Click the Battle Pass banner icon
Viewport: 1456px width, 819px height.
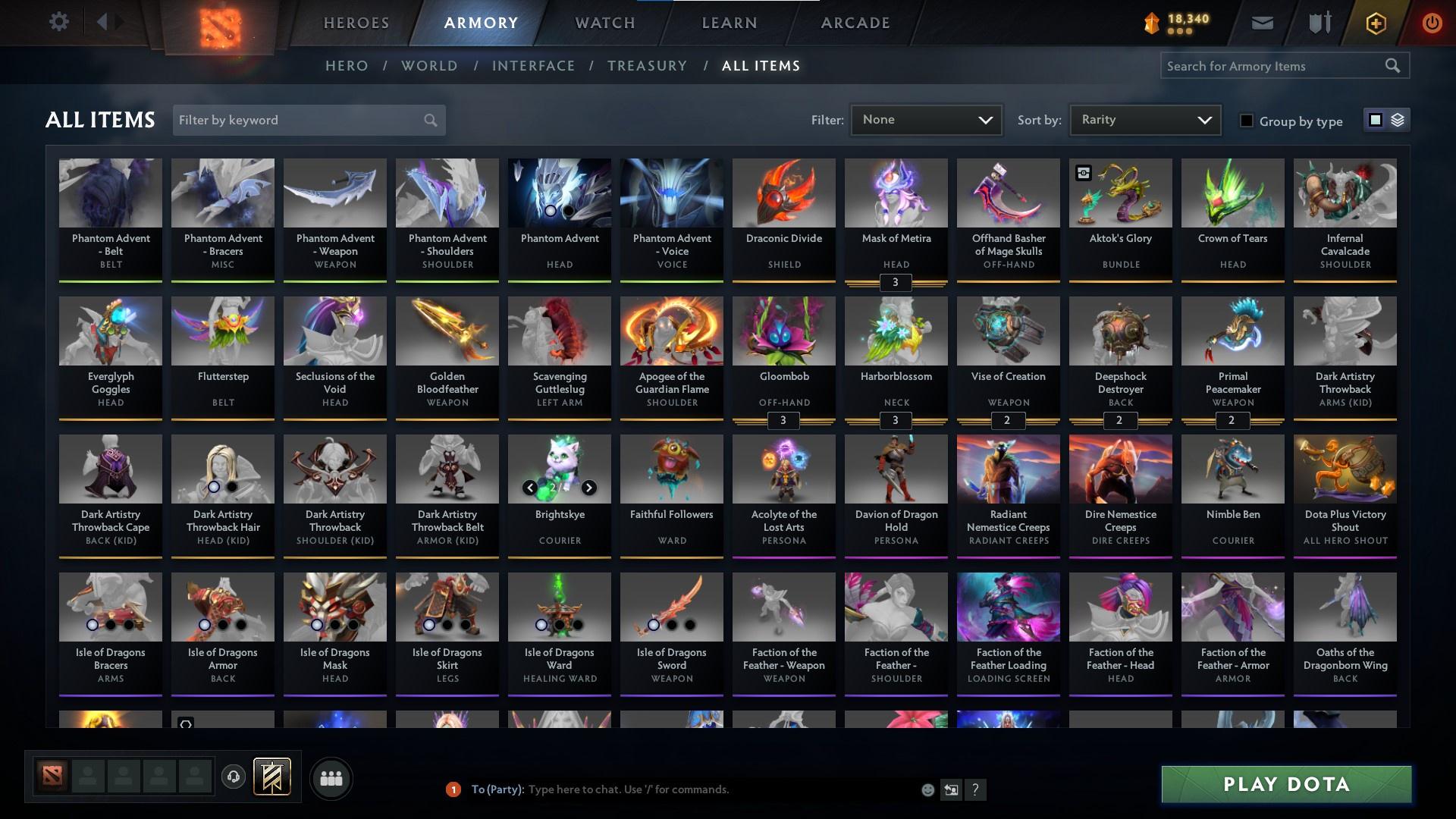point(271,777)
